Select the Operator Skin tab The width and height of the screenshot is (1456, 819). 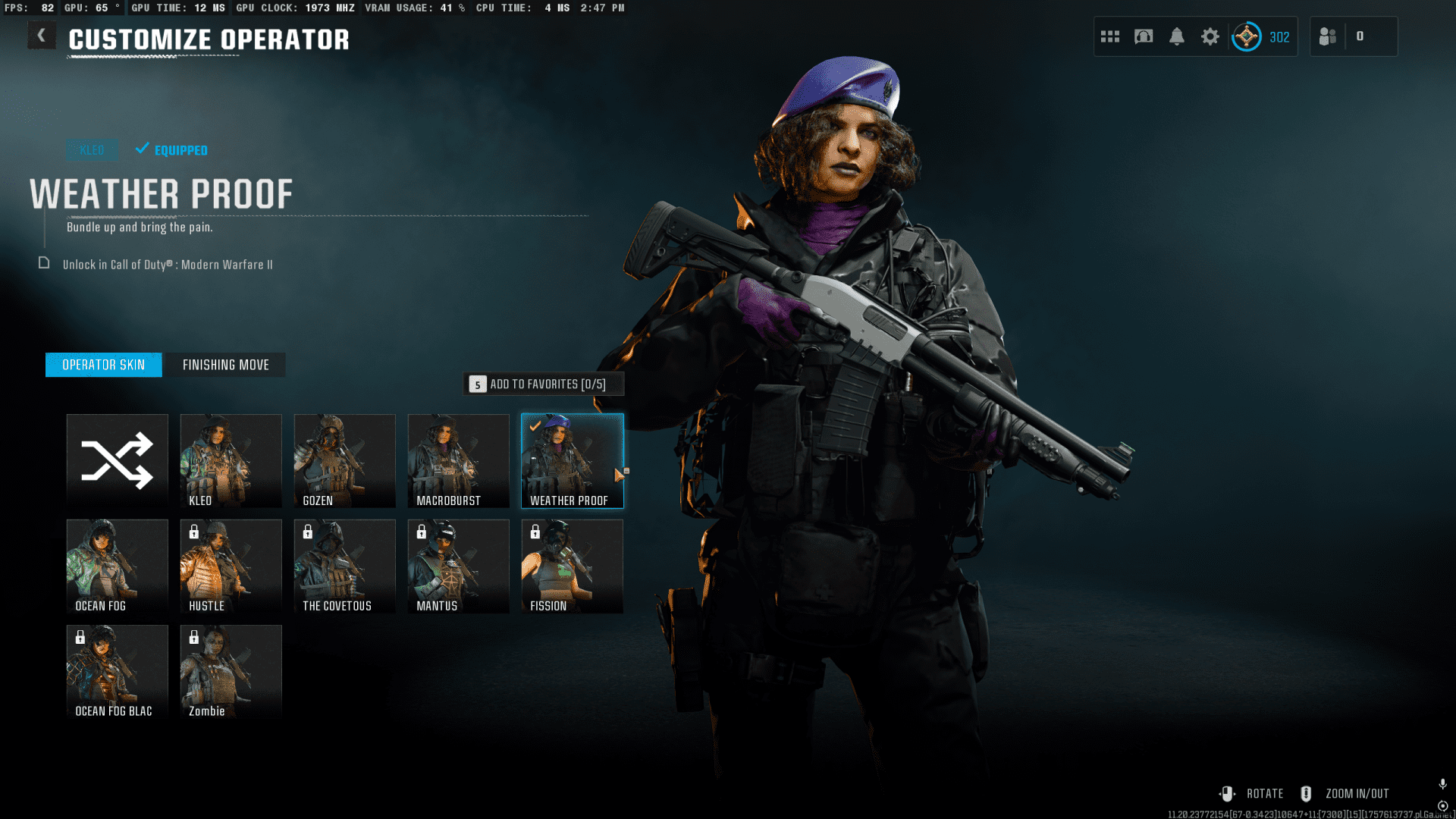click(x=104, y=365)
